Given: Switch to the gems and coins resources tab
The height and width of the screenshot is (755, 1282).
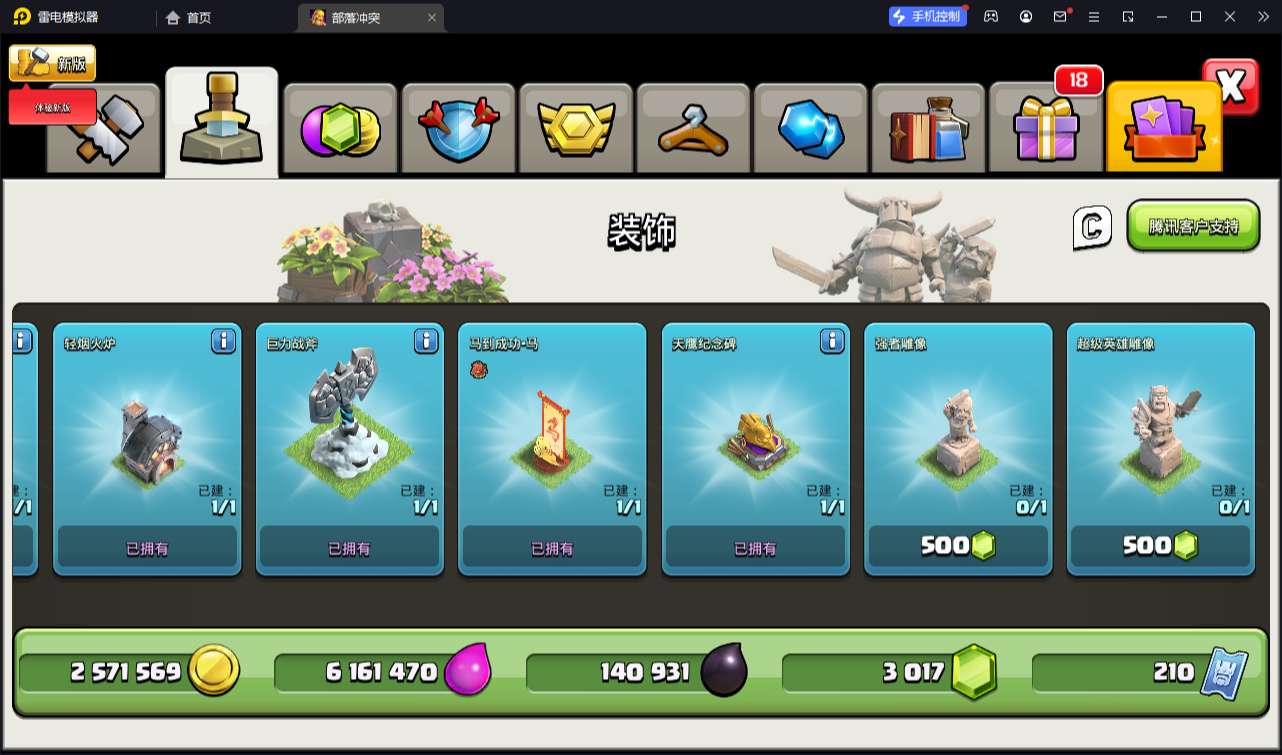Looking at the screenshot, I should [340, 130].
